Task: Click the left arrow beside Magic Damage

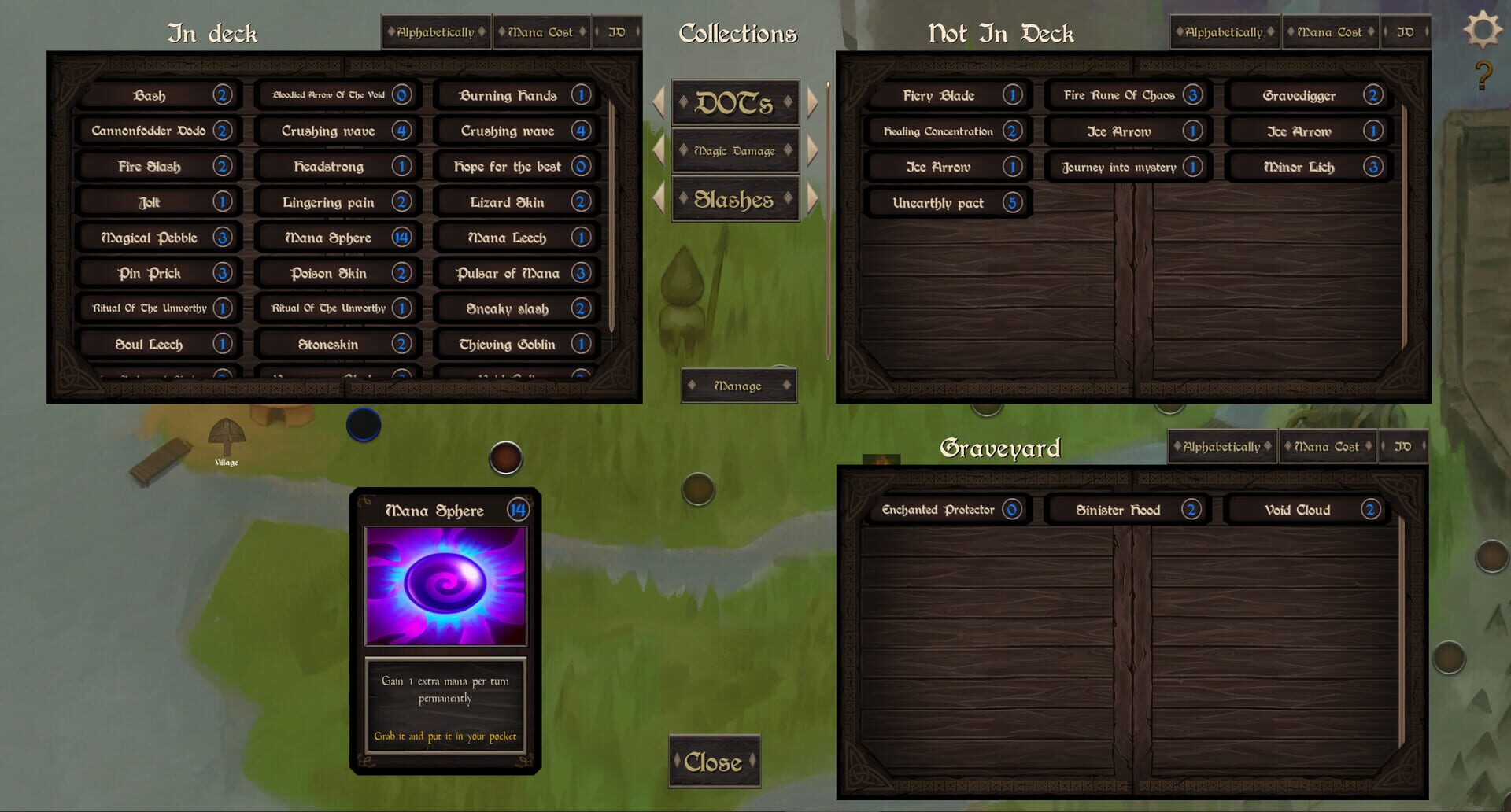Action: 659,149
